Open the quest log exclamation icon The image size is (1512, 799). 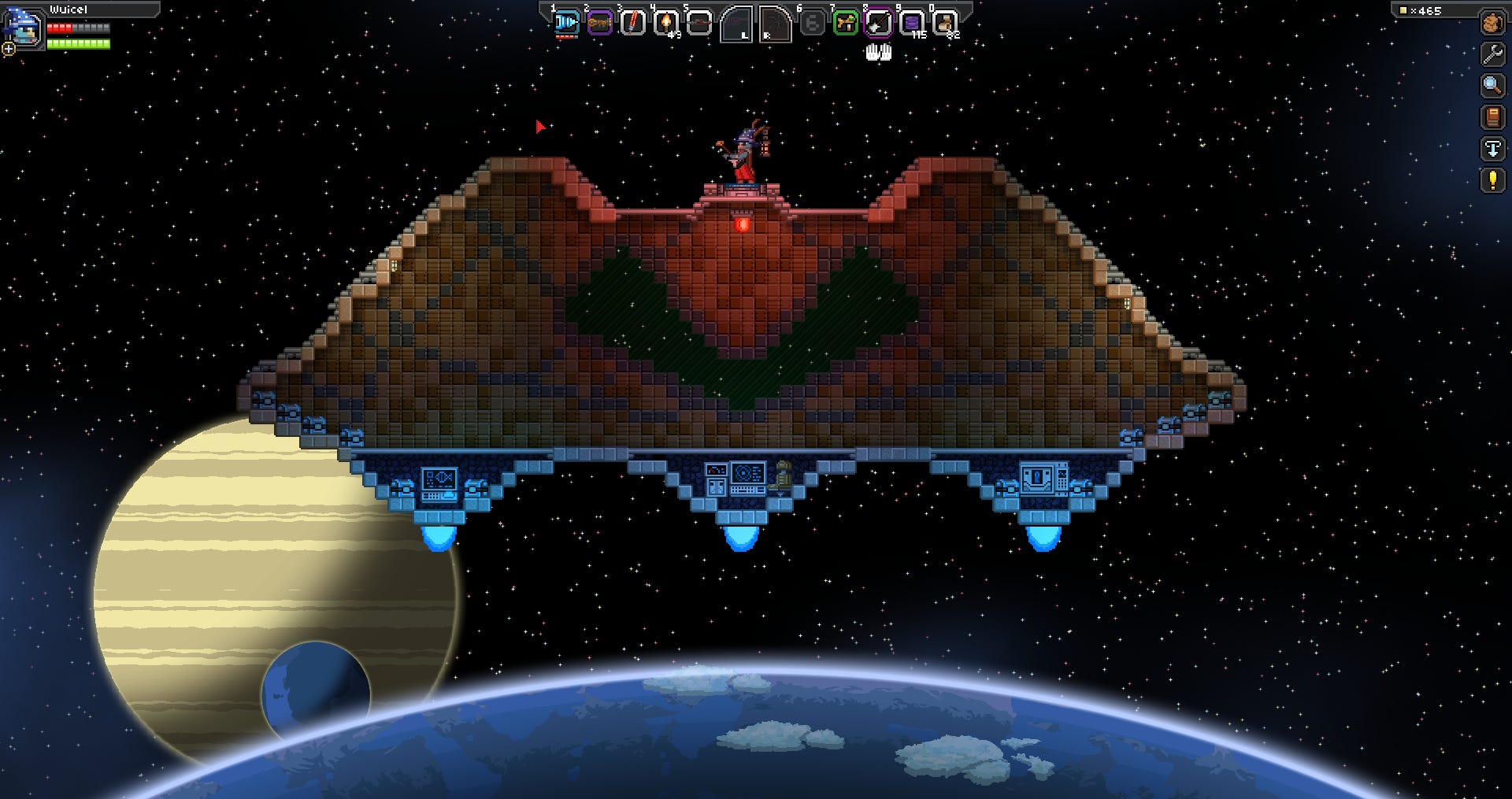[1492, 179]
